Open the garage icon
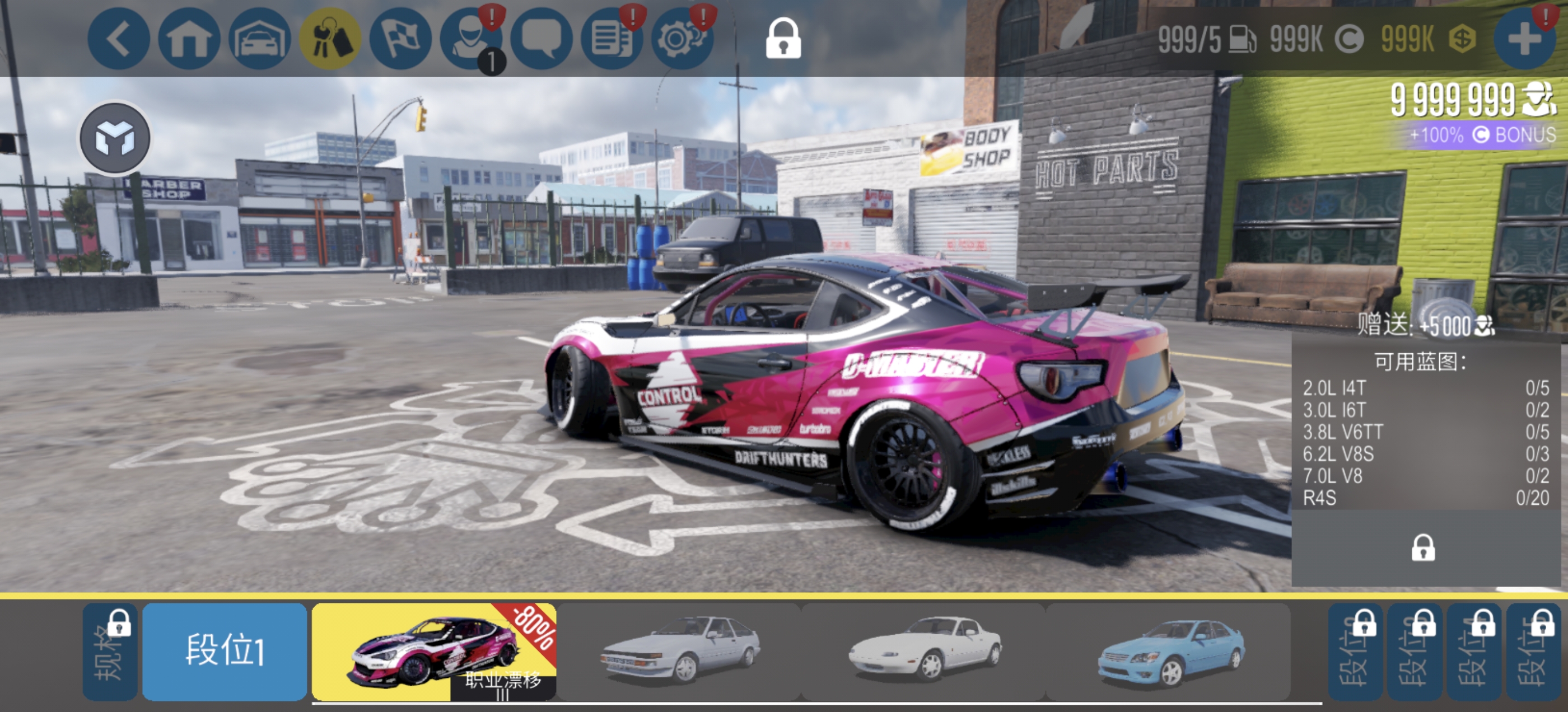This screenshot has width=1568, height=712. (x=259, y=39)
